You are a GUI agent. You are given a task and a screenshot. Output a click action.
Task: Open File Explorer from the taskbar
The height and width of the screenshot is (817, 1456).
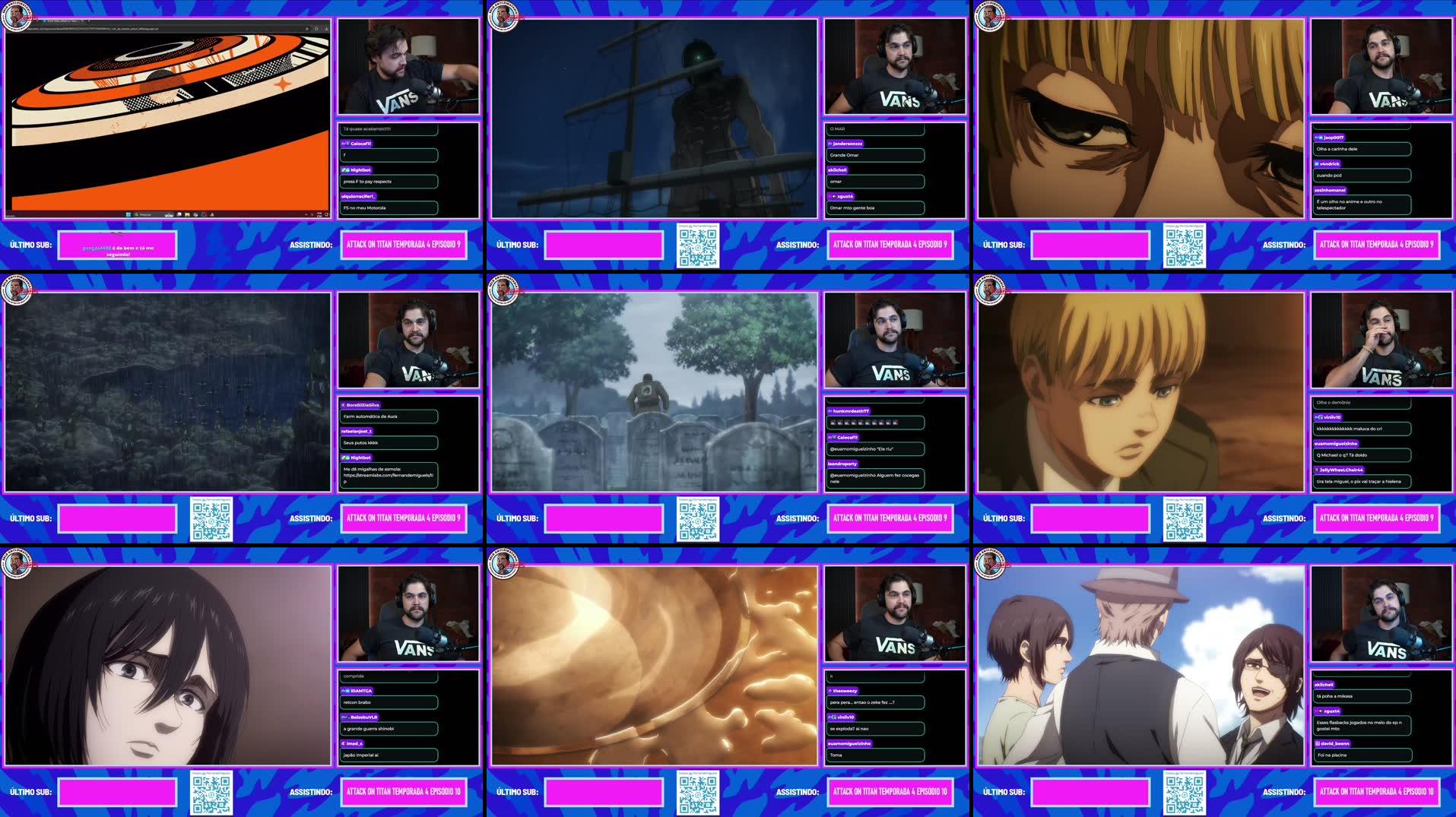point(188,214)
